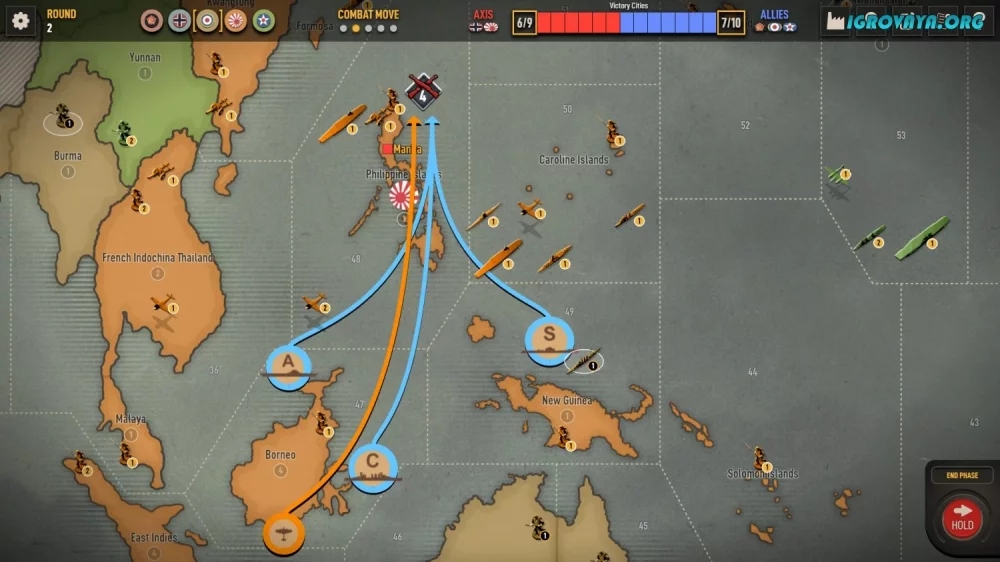Screen dimensions: 1000x562
Task: Select the orange aircraft move marker
Action: 285,531
